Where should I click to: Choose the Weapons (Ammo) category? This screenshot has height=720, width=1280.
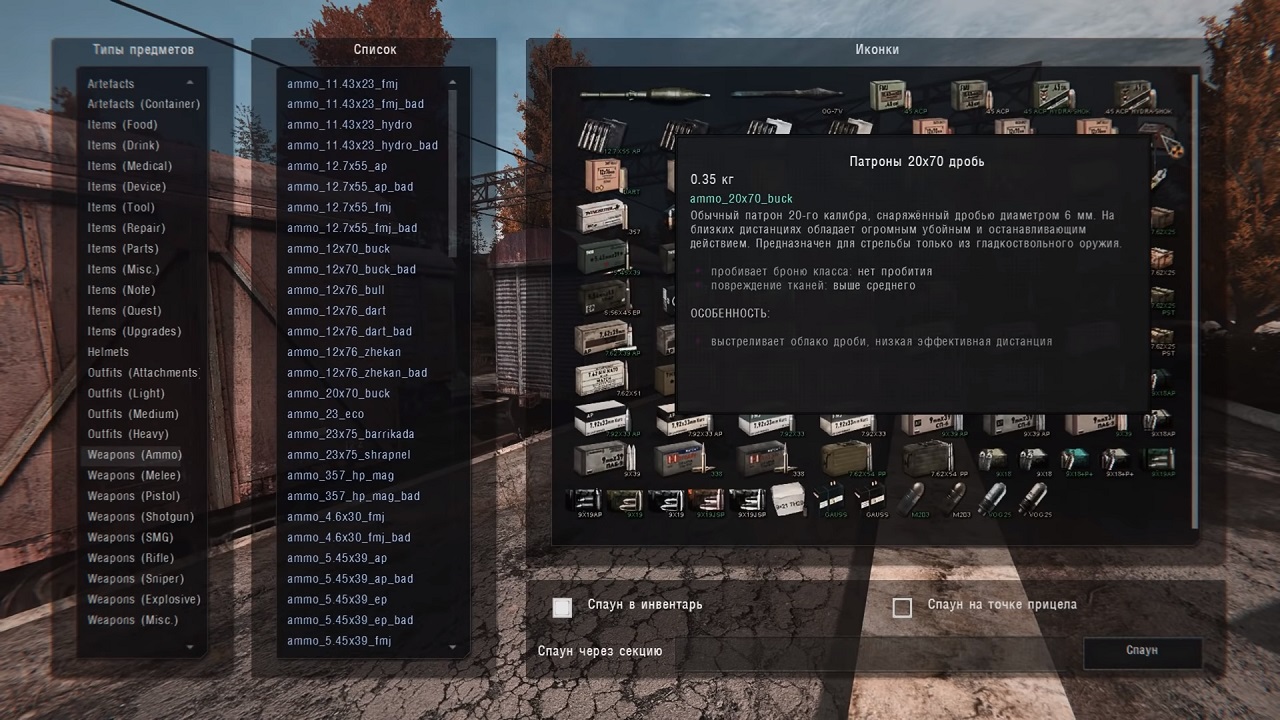(x=134, y=455)
